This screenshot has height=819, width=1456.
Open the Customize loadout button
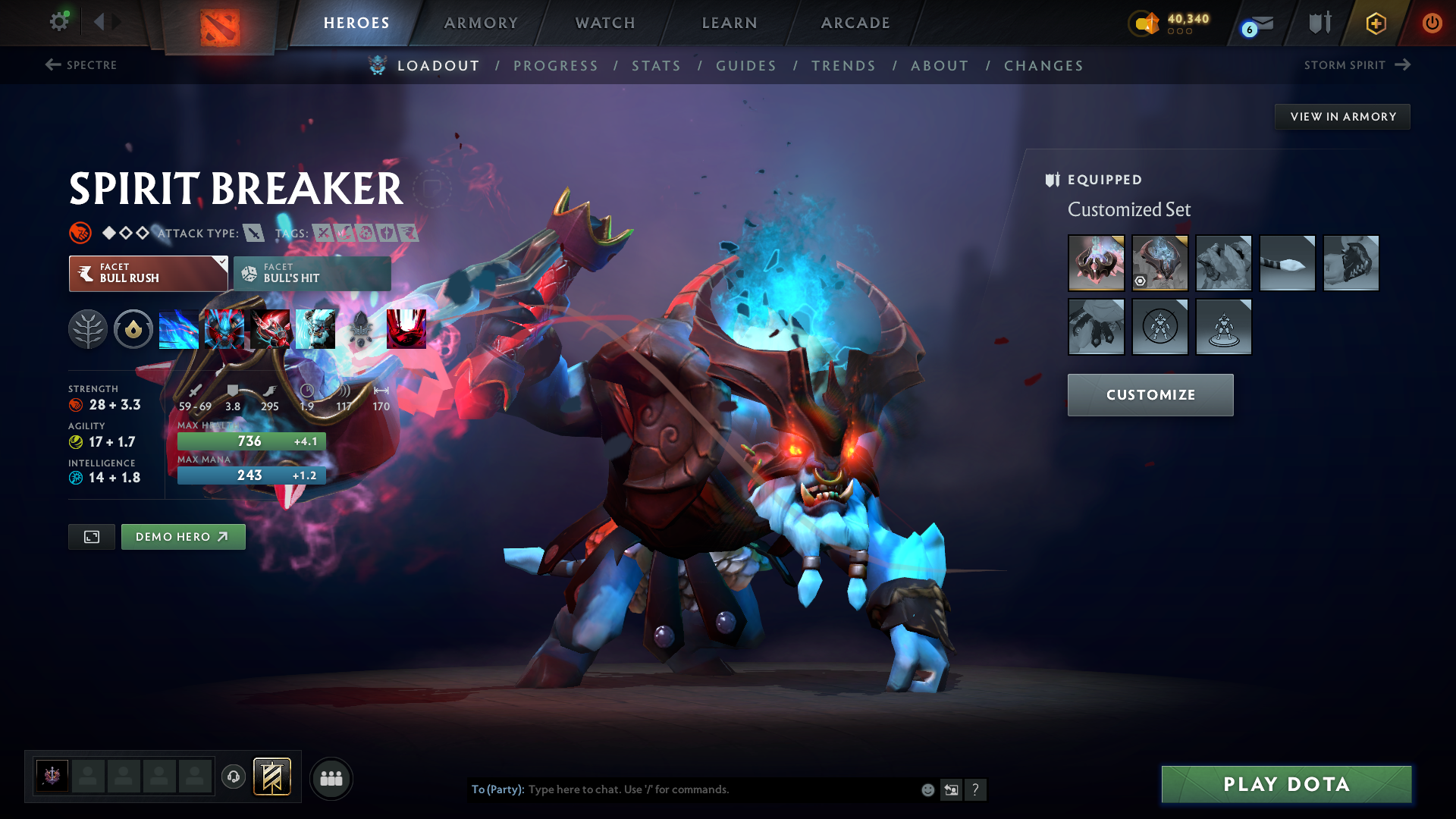pyautogui.click(x=1150, y=395)
